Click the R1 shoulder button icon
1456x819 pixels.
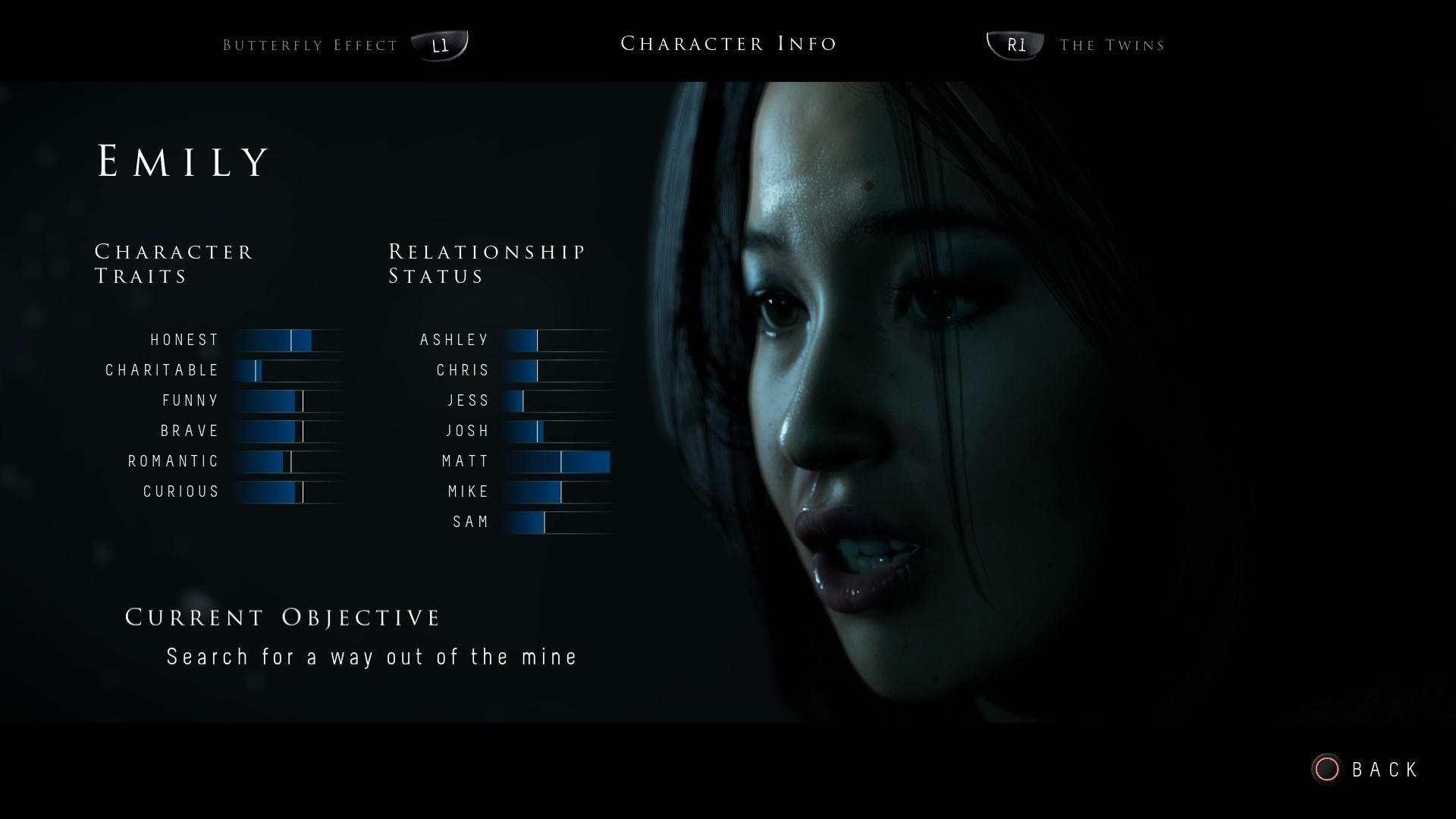(x=1015, y=44)
